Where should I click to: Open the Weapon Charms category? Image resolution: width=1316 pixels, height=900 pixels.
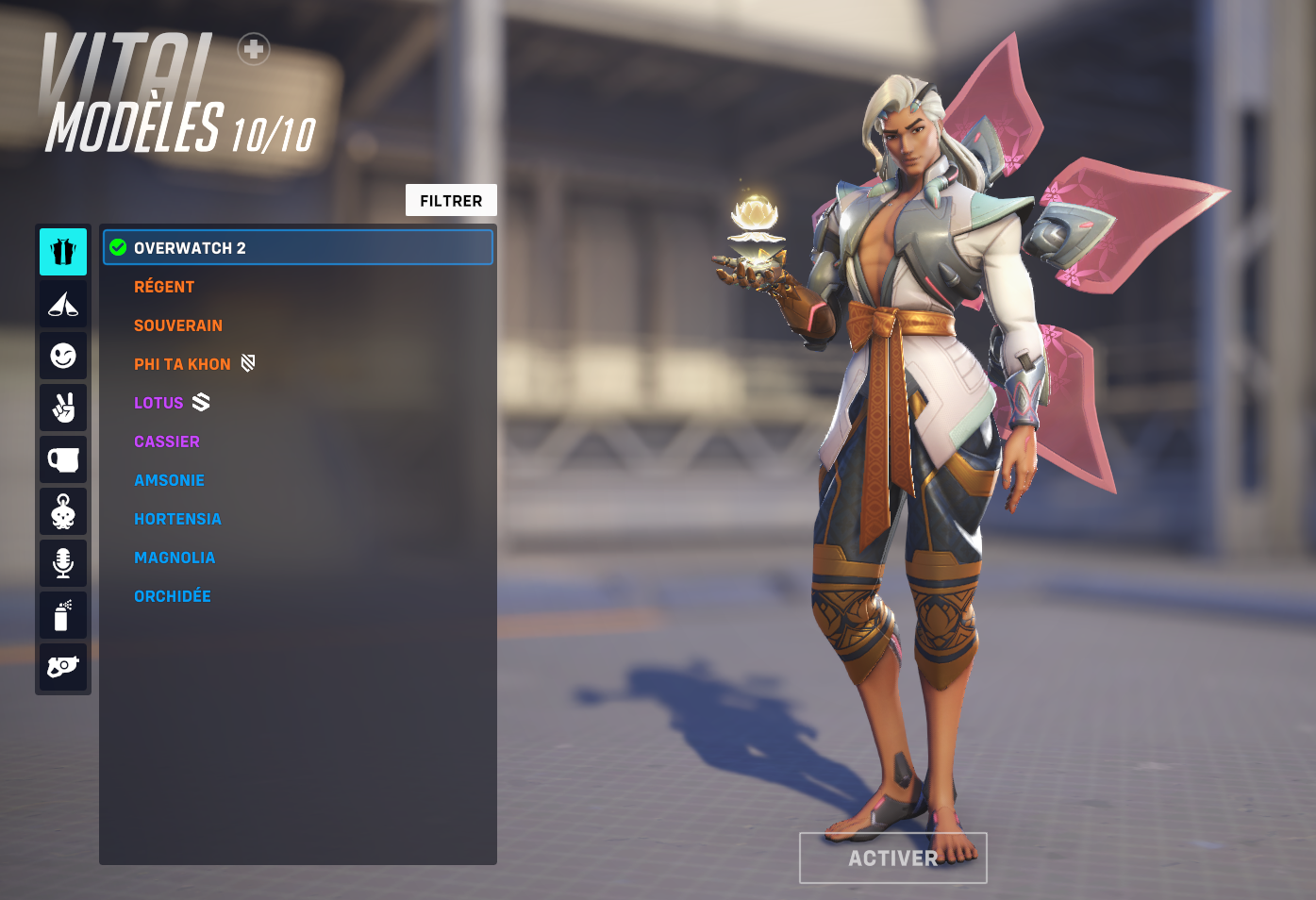tap(62, 510)
